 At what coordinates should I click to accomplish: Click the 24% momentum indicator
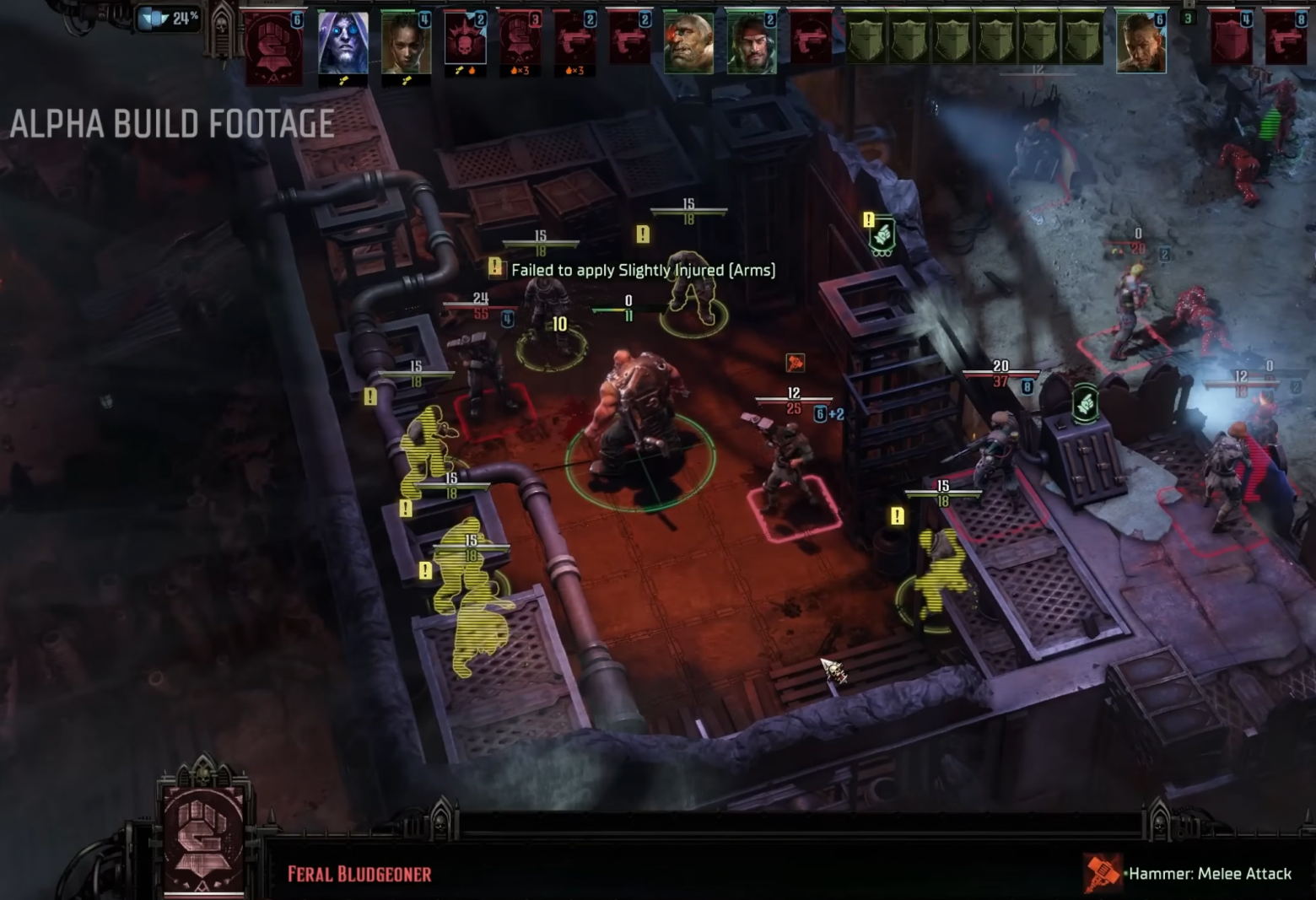[x=169, y=19]
